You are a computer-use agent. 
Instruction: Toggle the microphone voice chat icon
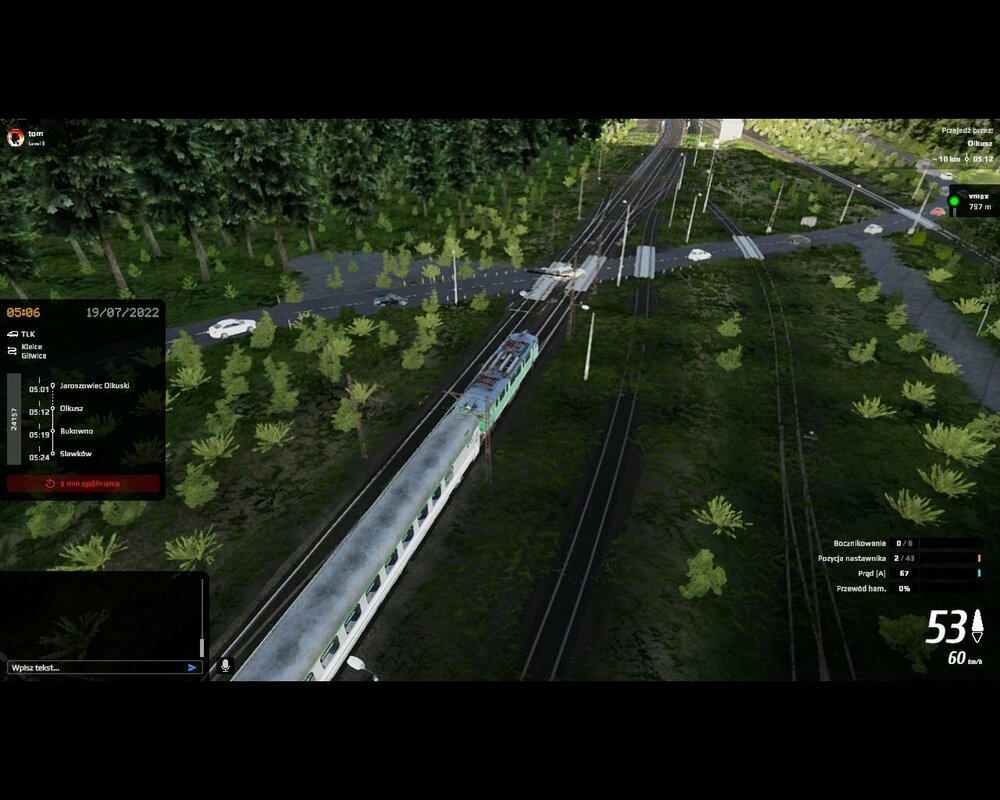coord(225,664)
